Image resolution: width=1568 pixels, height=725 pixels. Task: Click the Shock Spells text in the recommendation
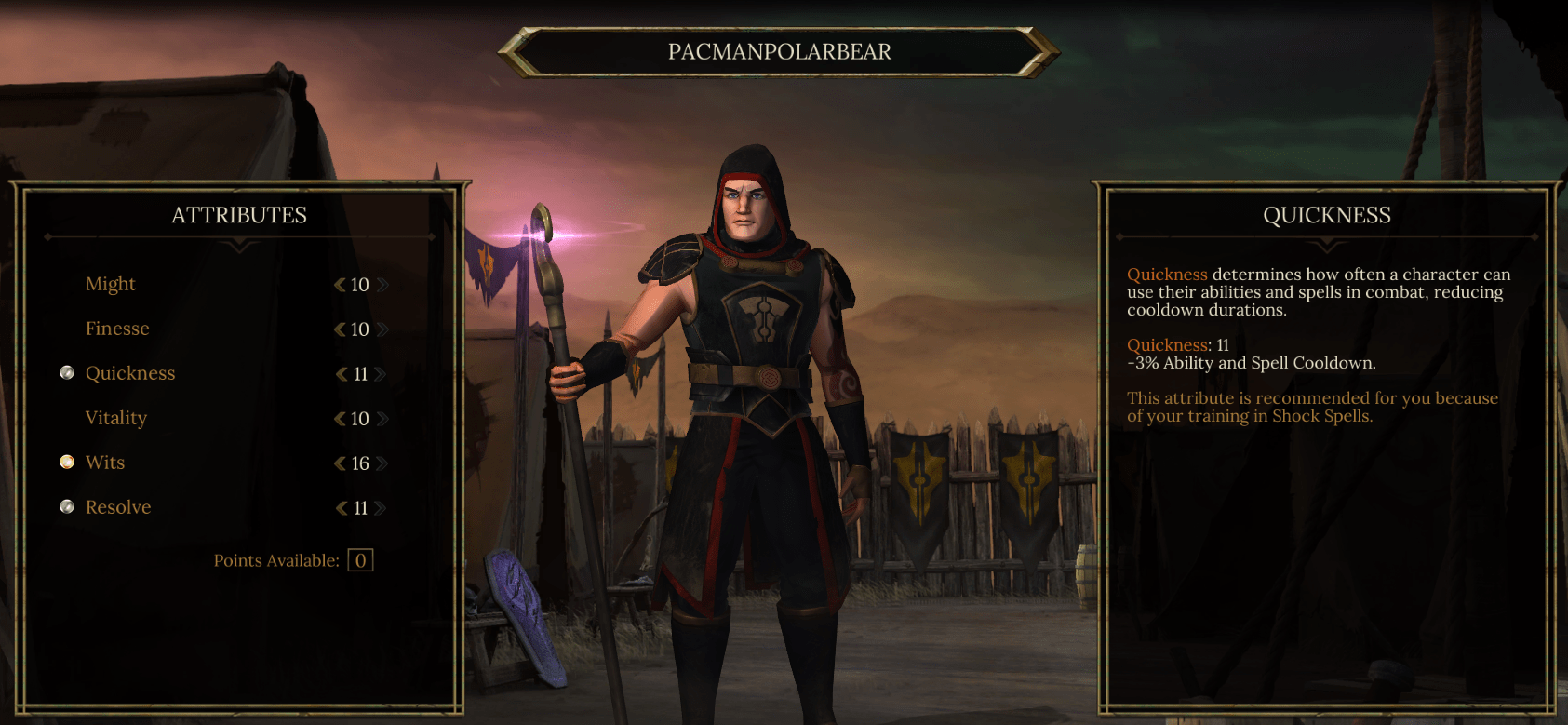click(1324, 417)
